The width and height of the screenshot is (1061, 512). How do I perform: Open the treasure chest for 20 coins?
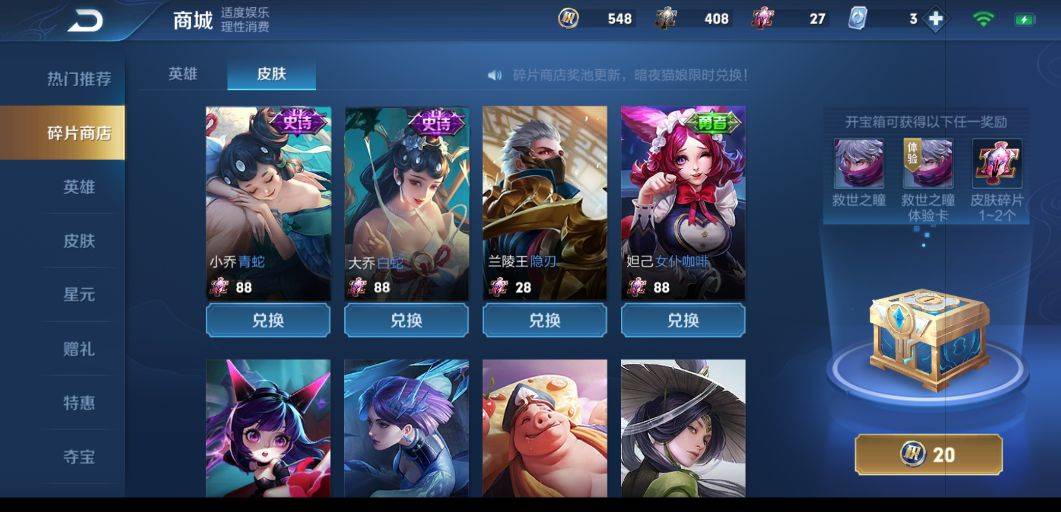pos(928,455)
